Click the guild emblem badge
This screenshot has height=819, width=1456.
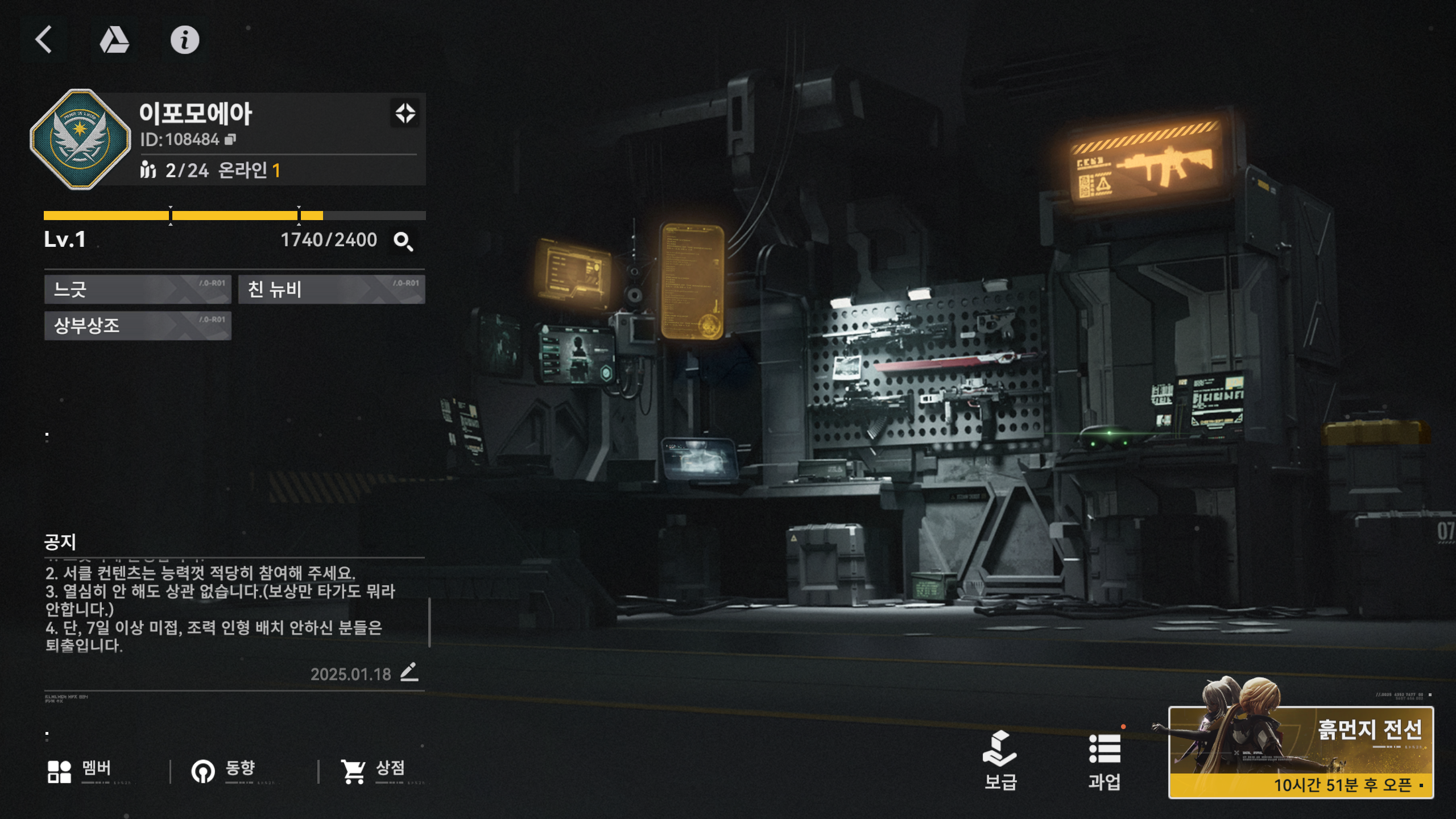[x=80, y=139]
